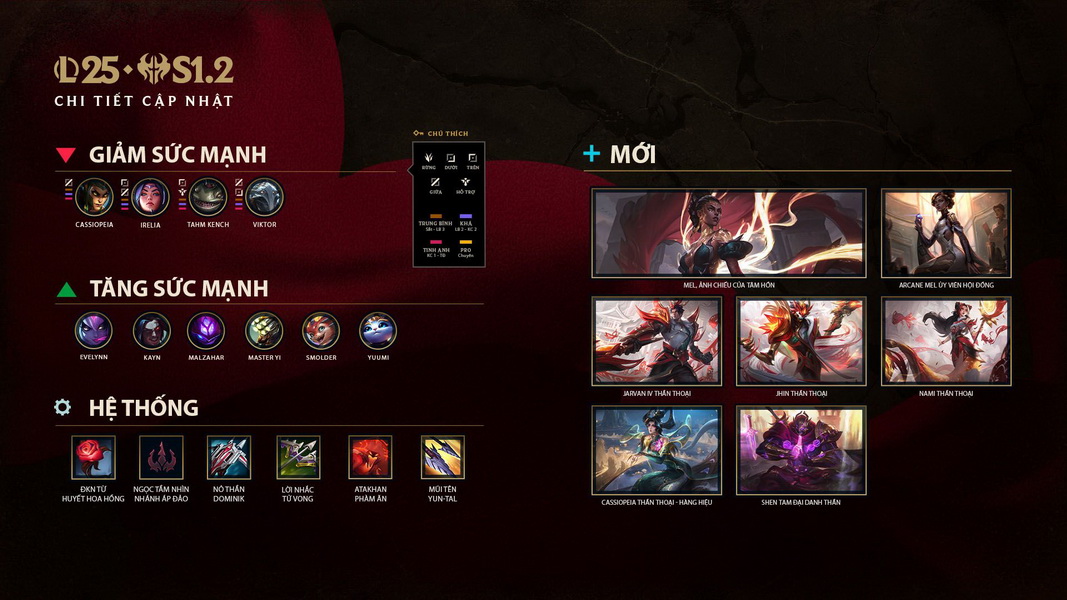Select the Evelynn buff icon
The width and height of the screenshot is (1067, 600).
(x=93, y=330)
